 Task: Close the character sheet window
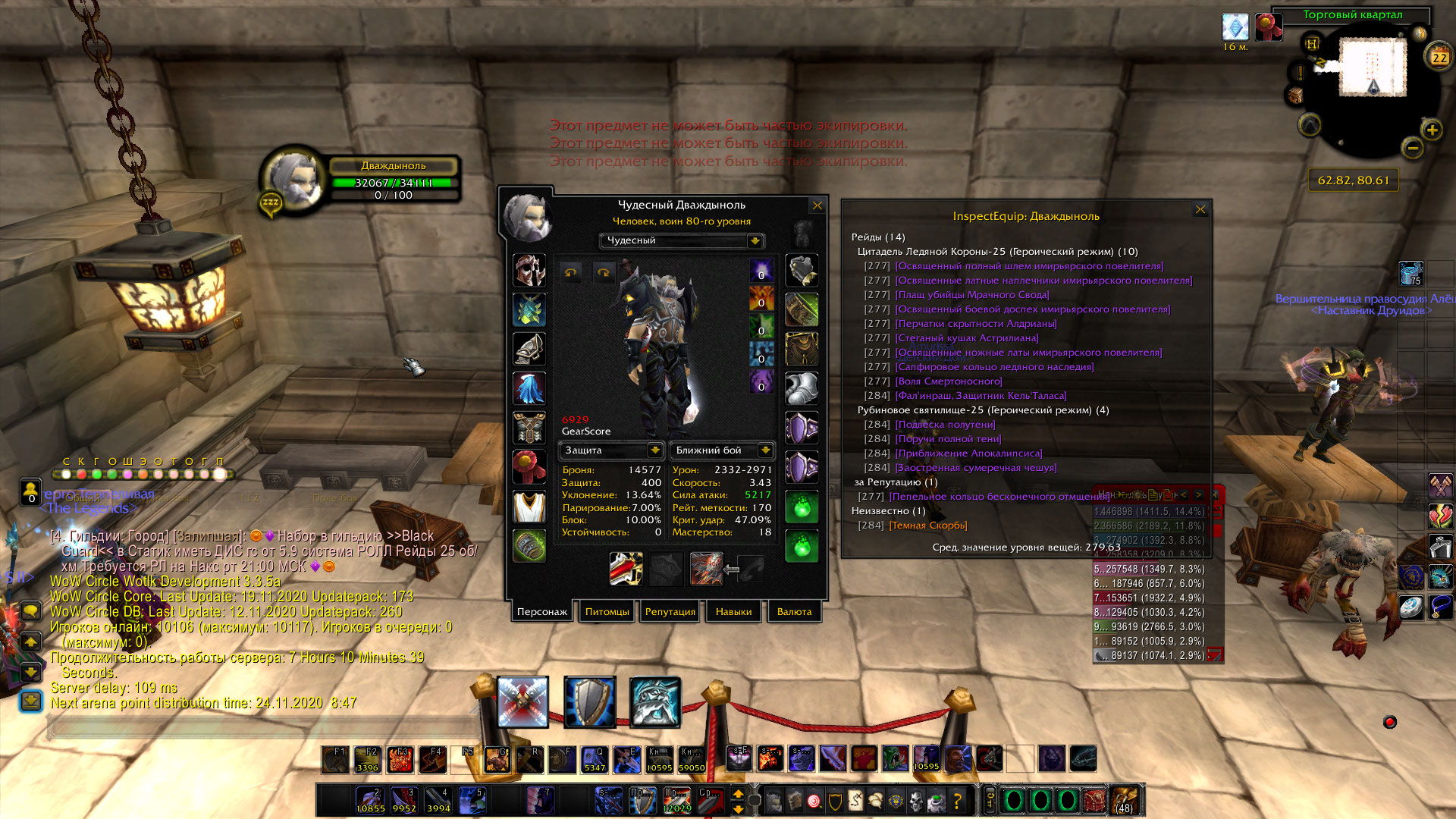coord(817,206)
